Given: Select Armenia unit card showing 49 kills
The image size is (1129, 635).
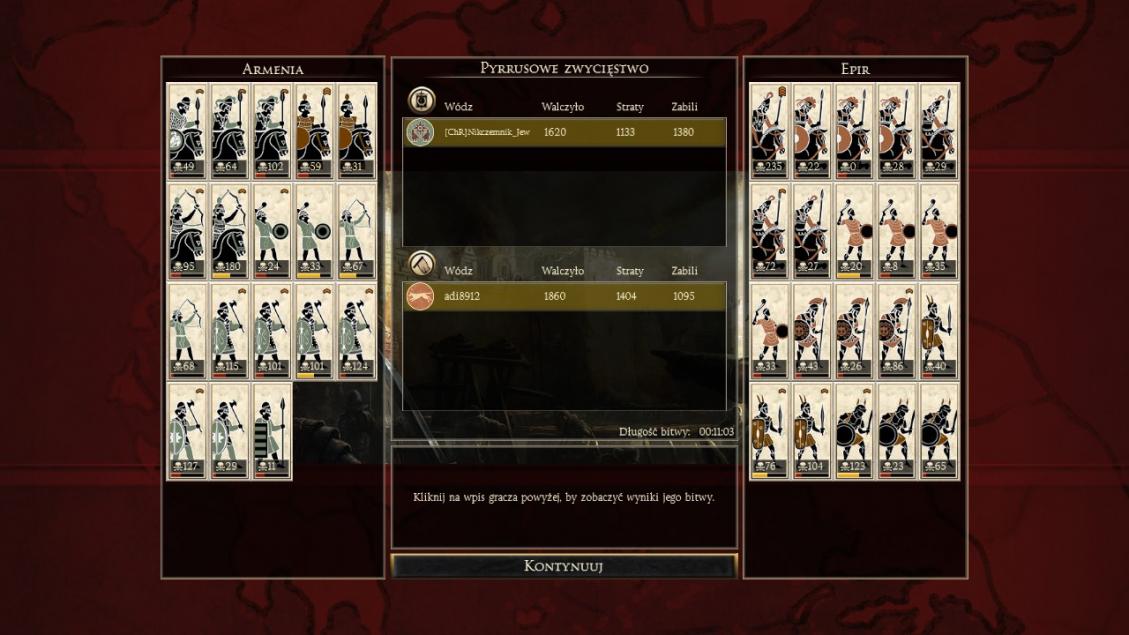Looking at the screenshot, I should tap(187, 131).
